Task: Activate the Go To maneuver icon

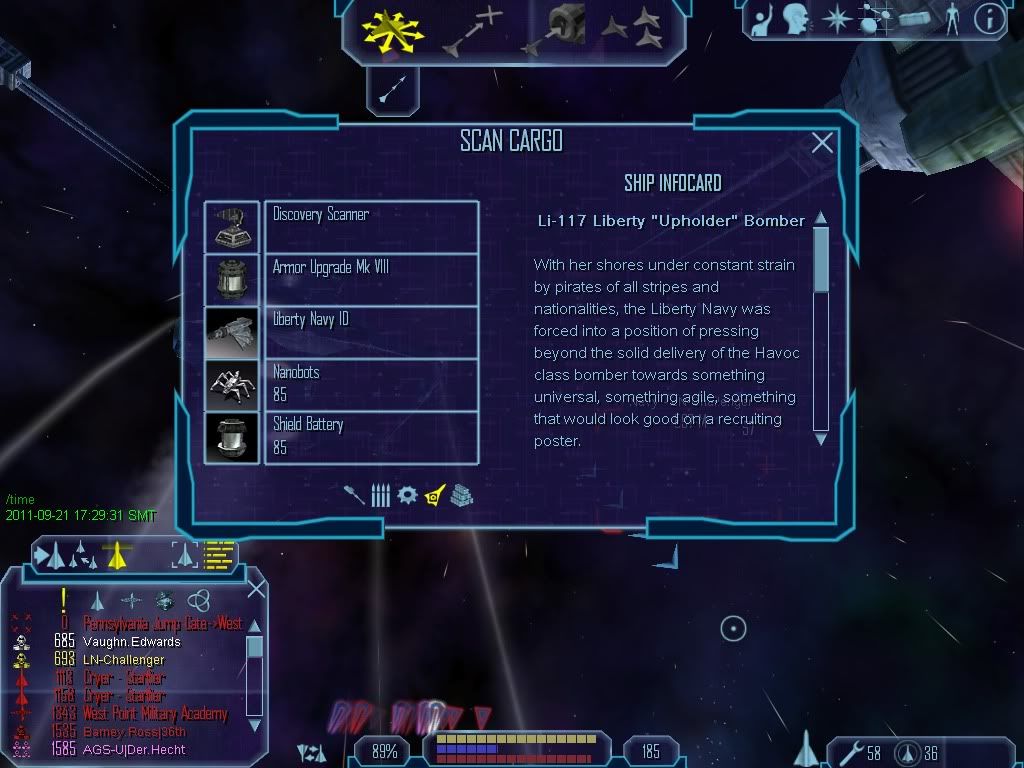Action: pos(470,29)
